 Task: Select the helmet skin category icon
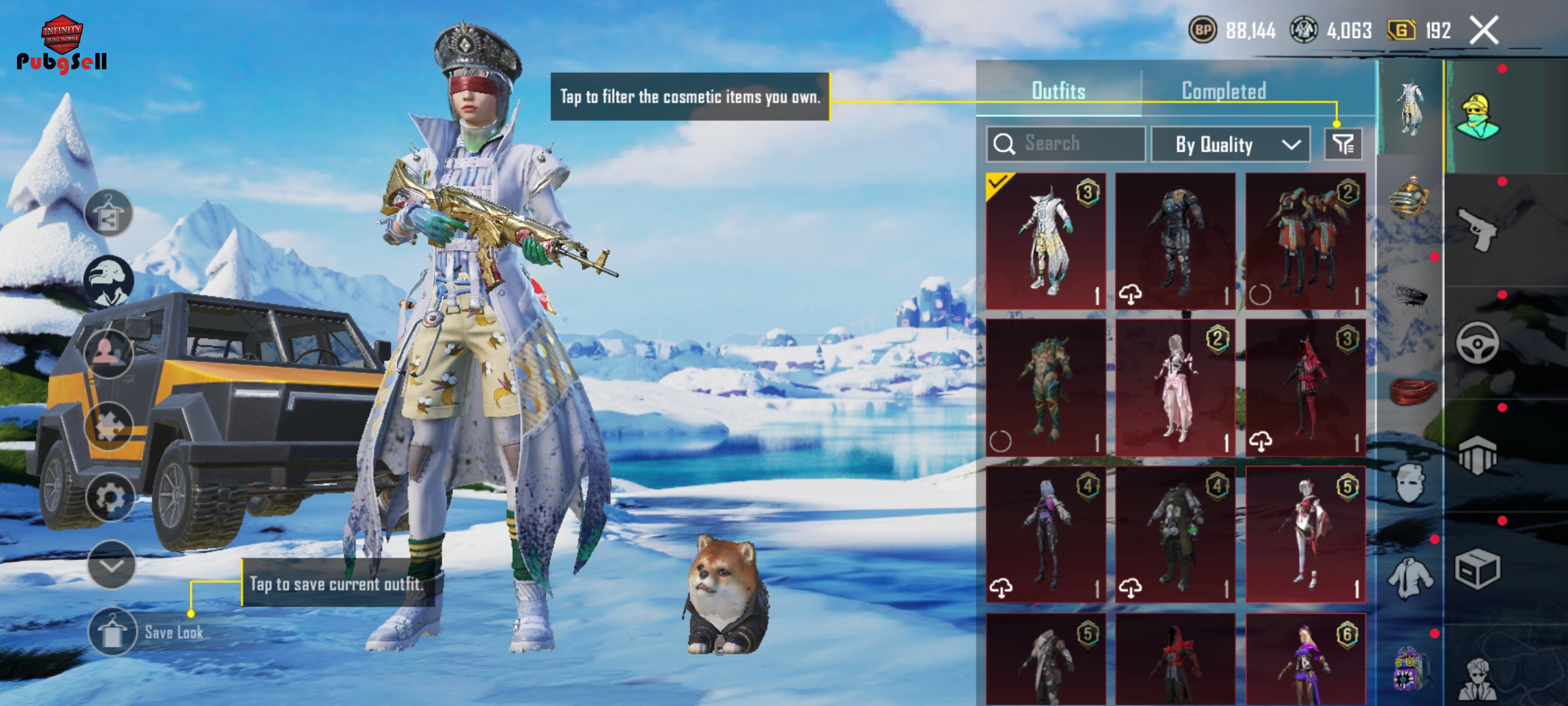pyautogui.click(x=1409, y=196)
